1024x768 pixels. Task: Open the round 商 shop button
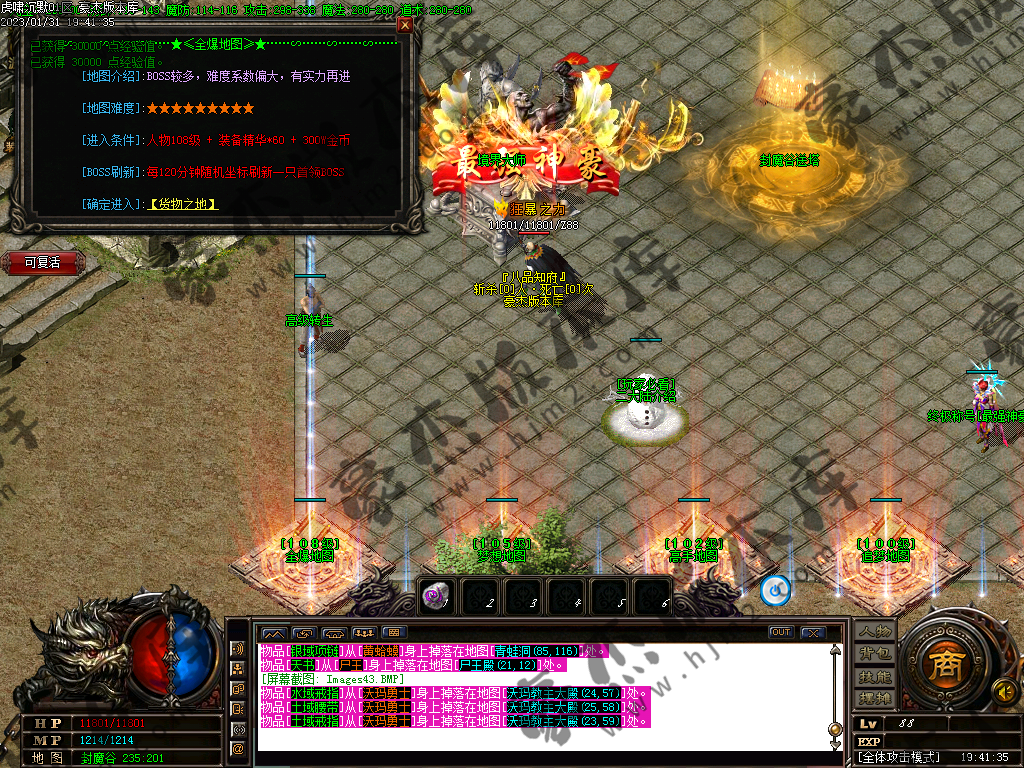[x=942, y=663]
